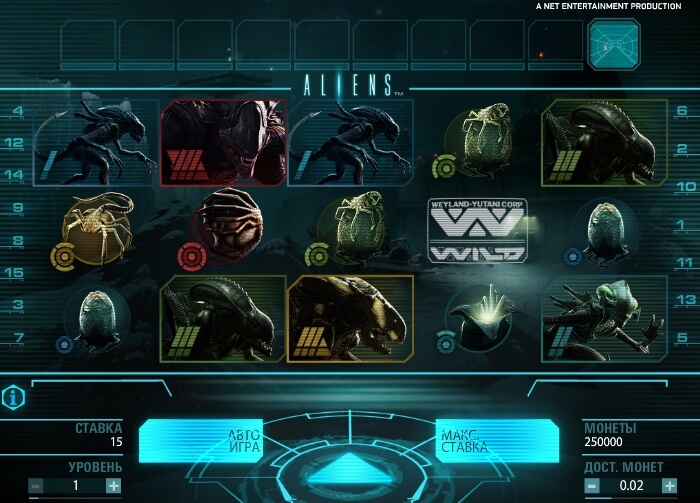Increase the bet level with plus
The image size is (700, 503).
(x=113, y=486)
